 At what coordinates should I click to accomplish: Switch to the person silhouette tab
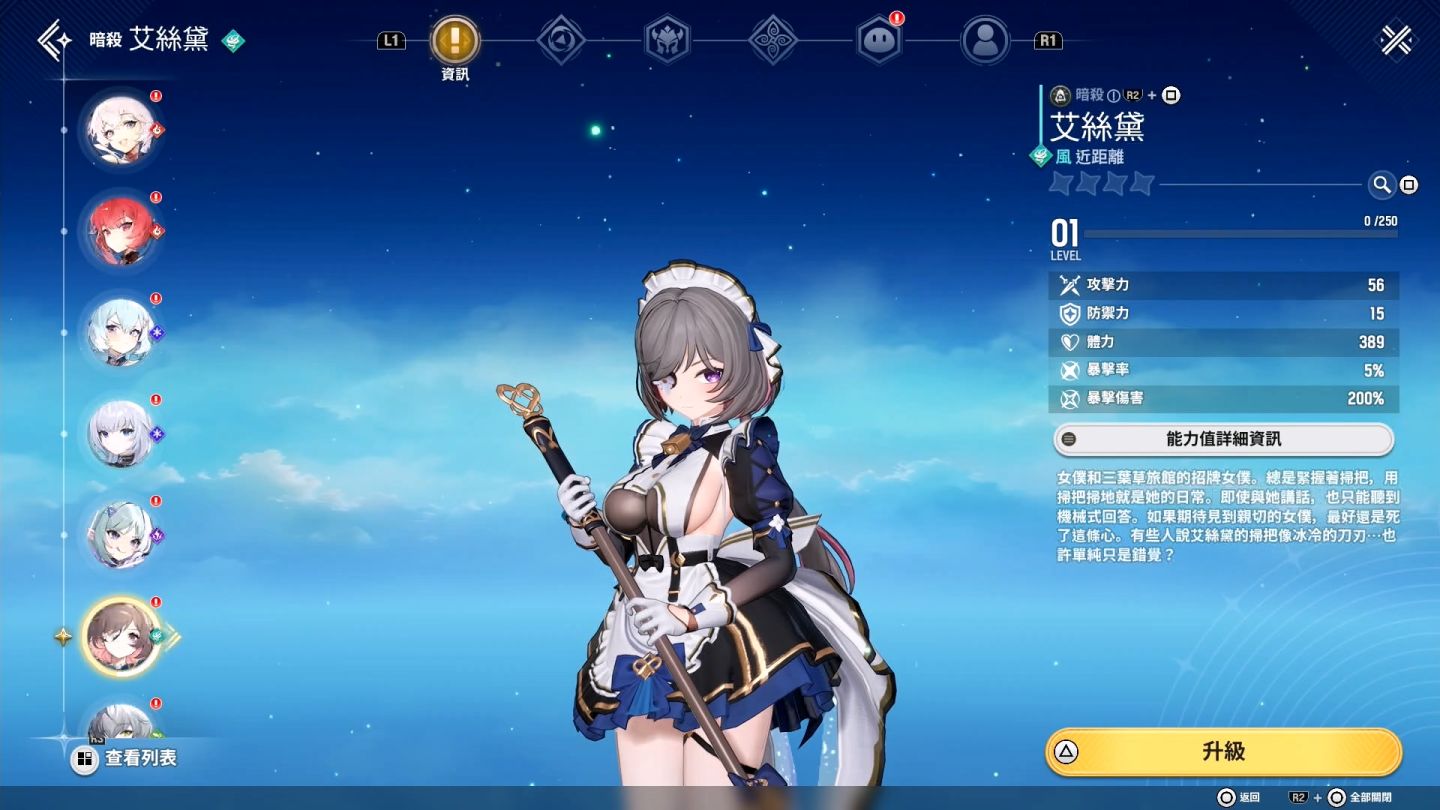point(985,41)
